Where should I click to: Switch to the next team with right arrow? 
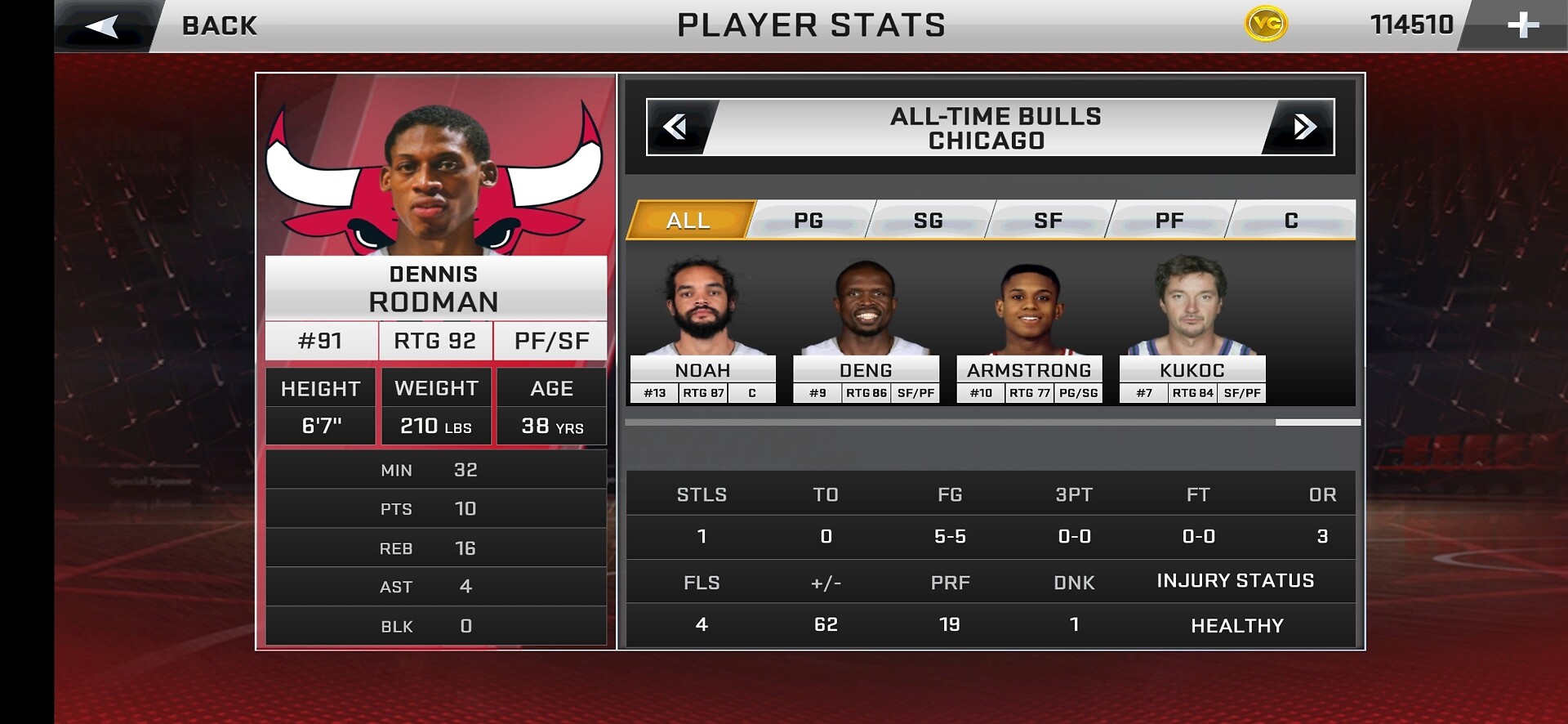coord(1303,127)
